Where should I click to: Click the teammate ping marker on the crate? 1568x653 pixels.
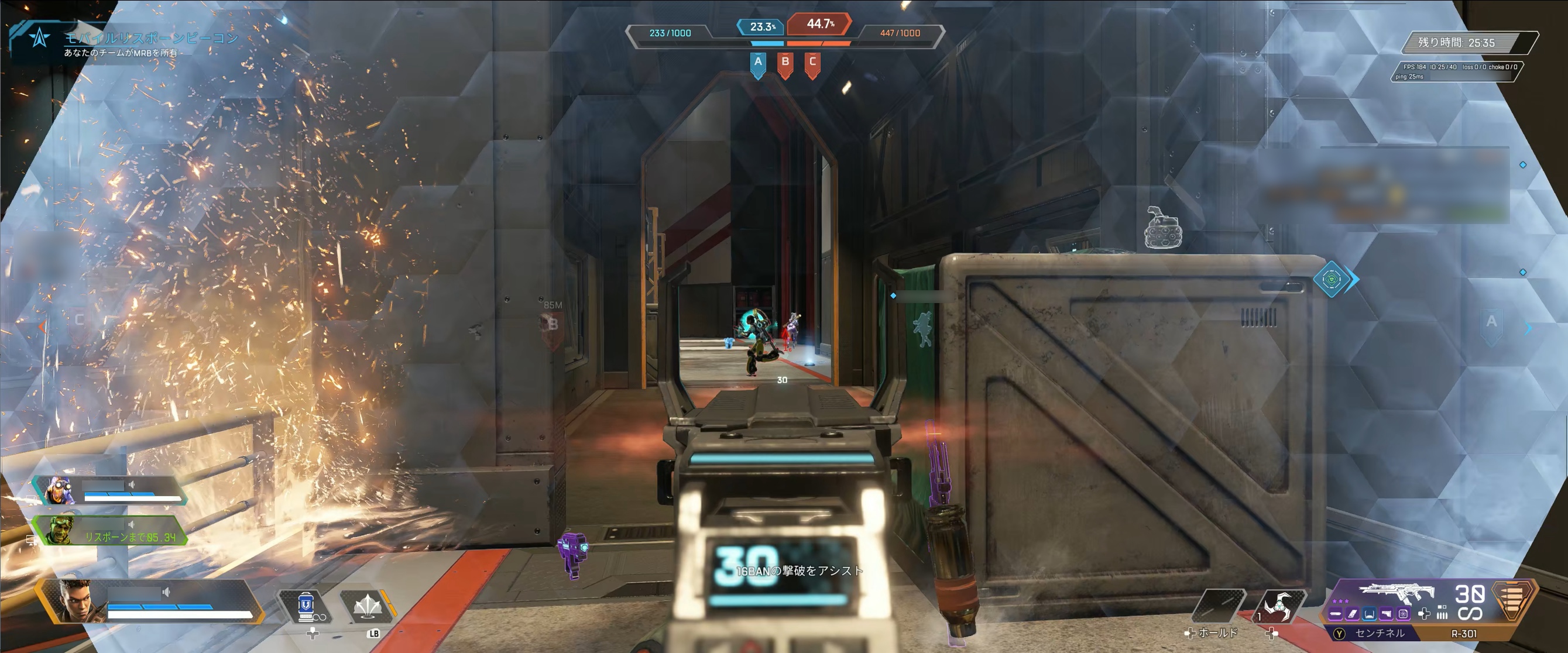(x=1332, y=279)
